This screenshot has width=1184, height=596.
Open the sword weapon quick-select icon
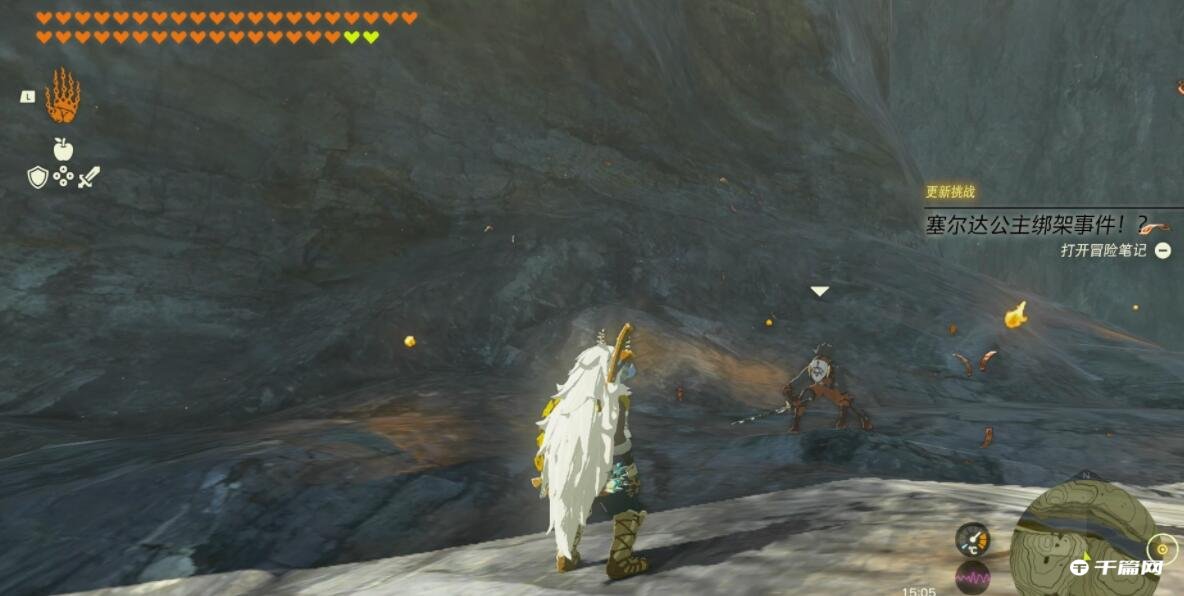click(89, 178)
